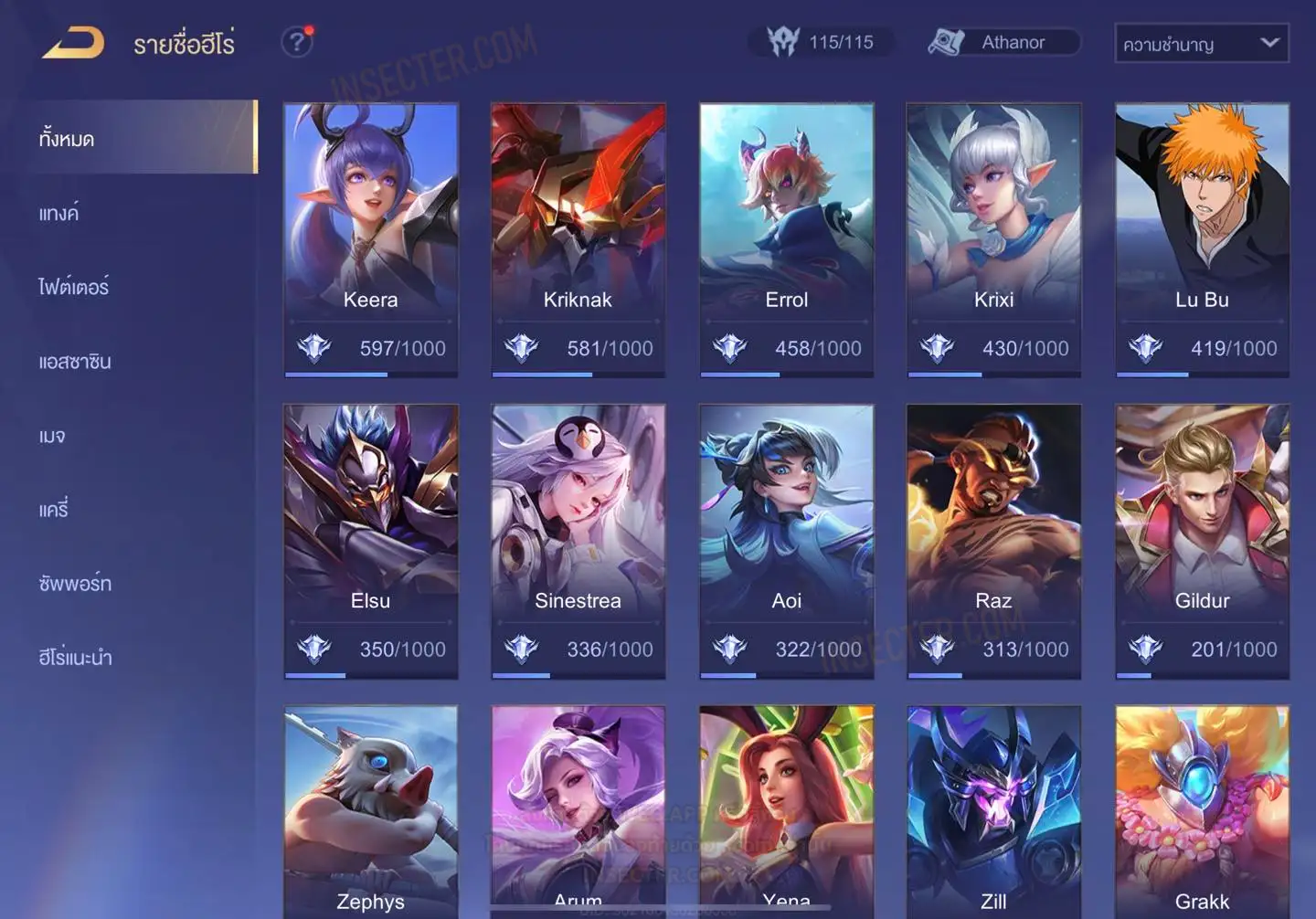1316x919 pixels.
Task: Switch to the เมจ category
Action: pos(52,436)
